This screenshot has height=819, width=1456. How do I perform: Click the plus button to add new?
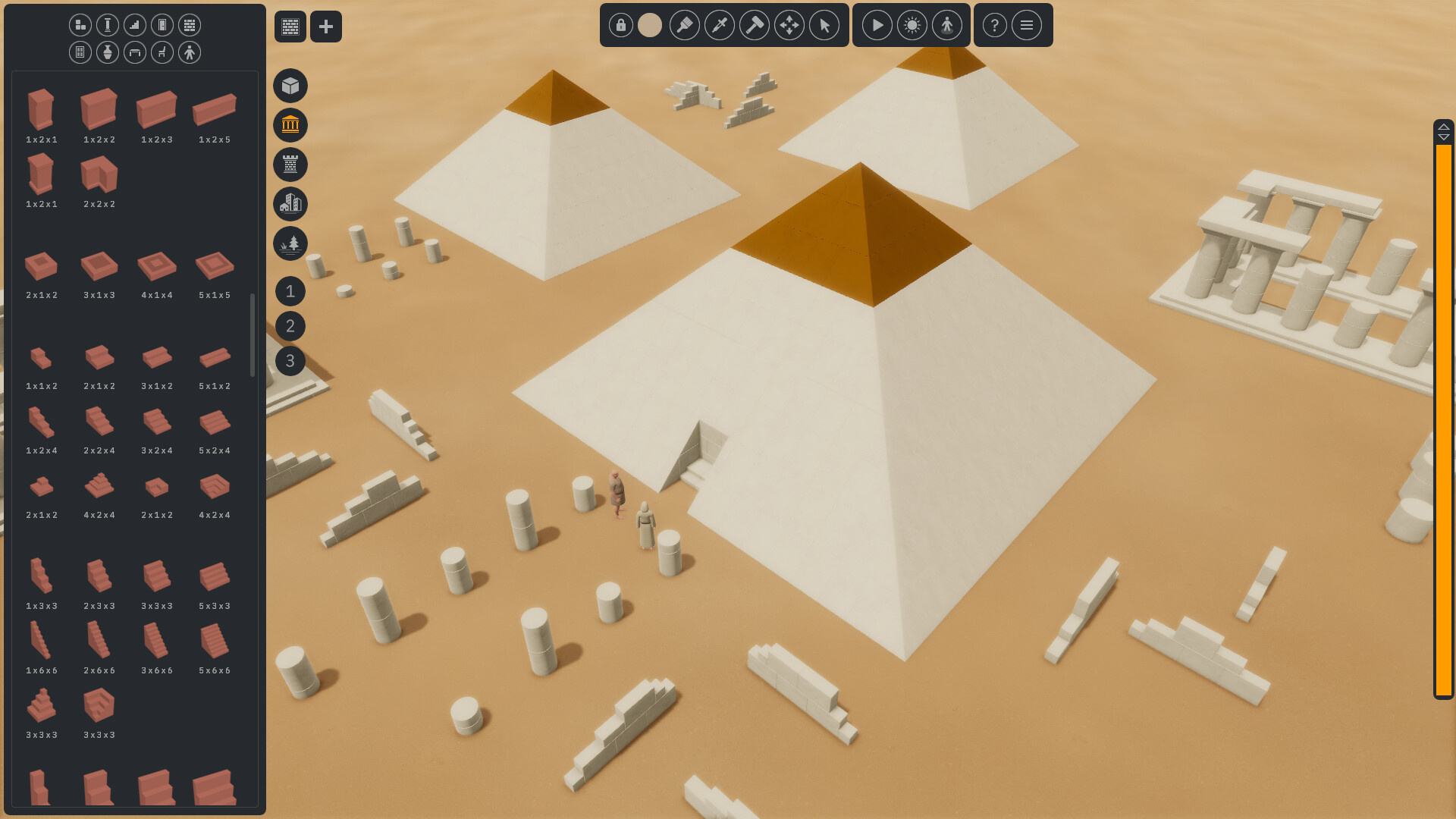pyautogui.click(x=326, y=26)
